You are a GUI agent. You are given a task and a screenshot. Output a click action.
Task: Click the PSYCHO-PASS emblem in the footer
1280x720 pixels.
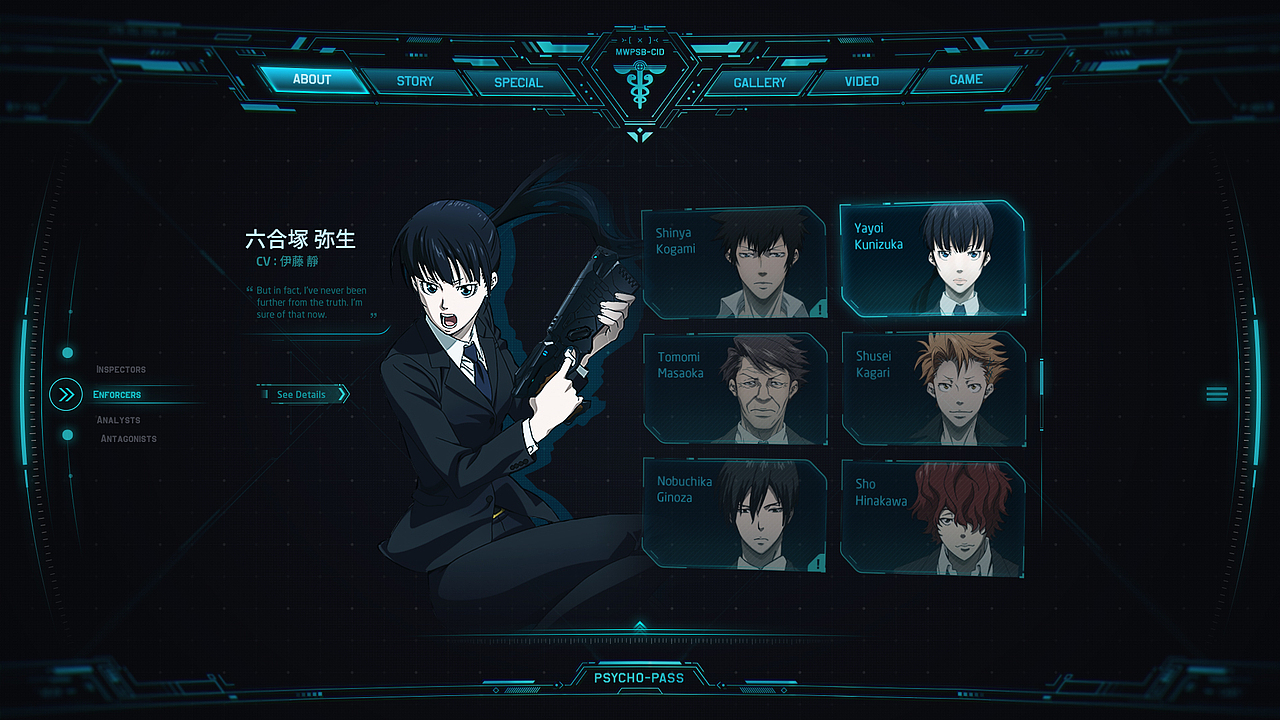tap(640, 677)
